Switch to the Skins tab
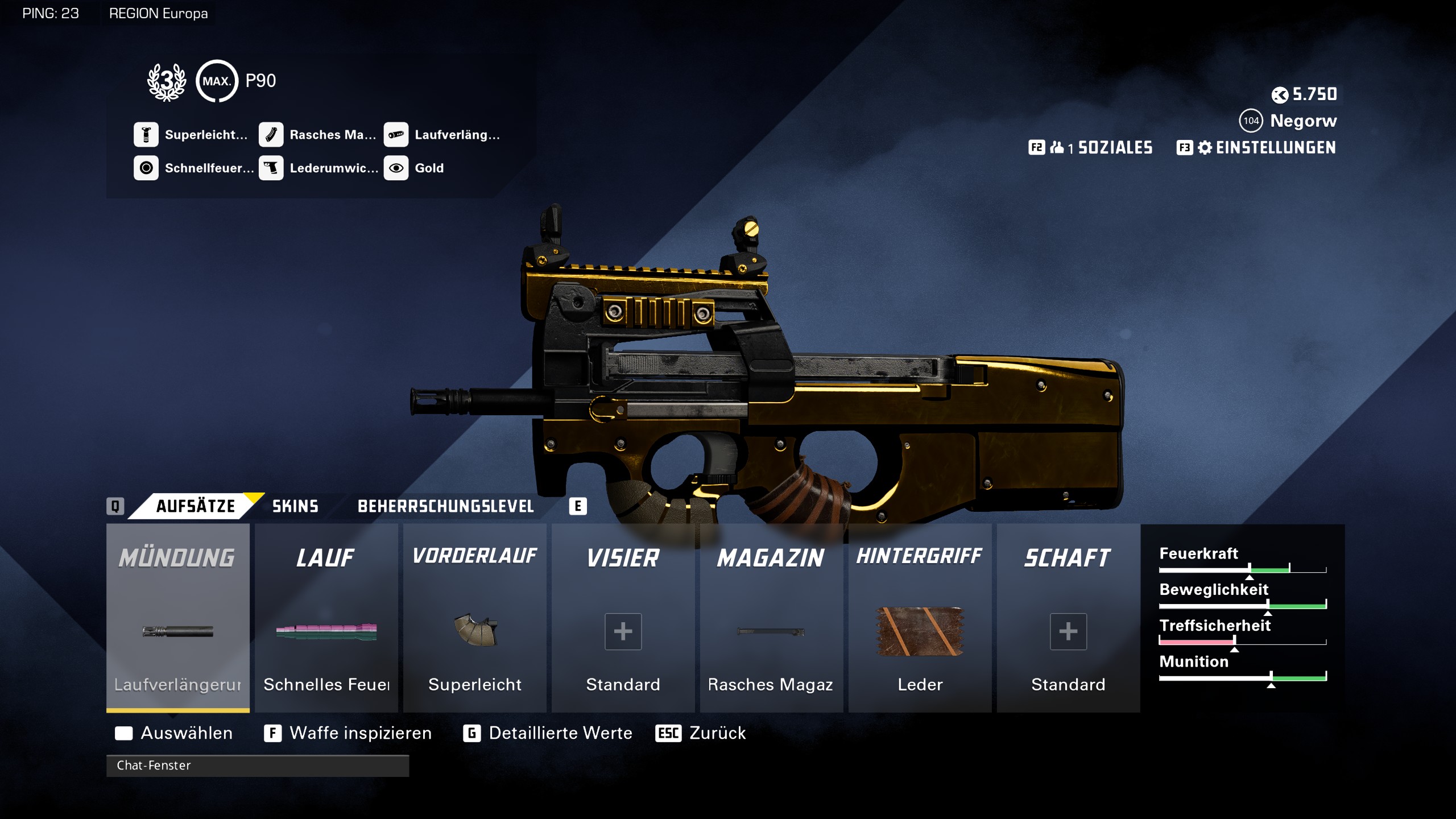 click(x=294, y=506)
